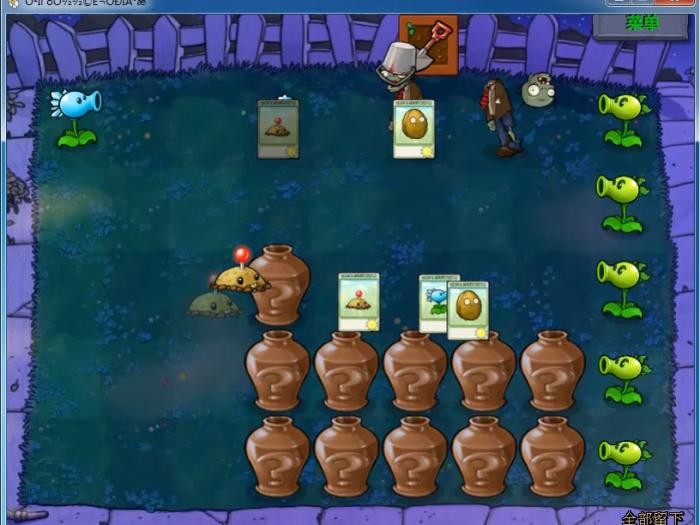Grab the Wall-nut packet overlapping the Snow Pea packet
Image resolution: width=700 pixels, height=525 pixels.
point(469,309)
